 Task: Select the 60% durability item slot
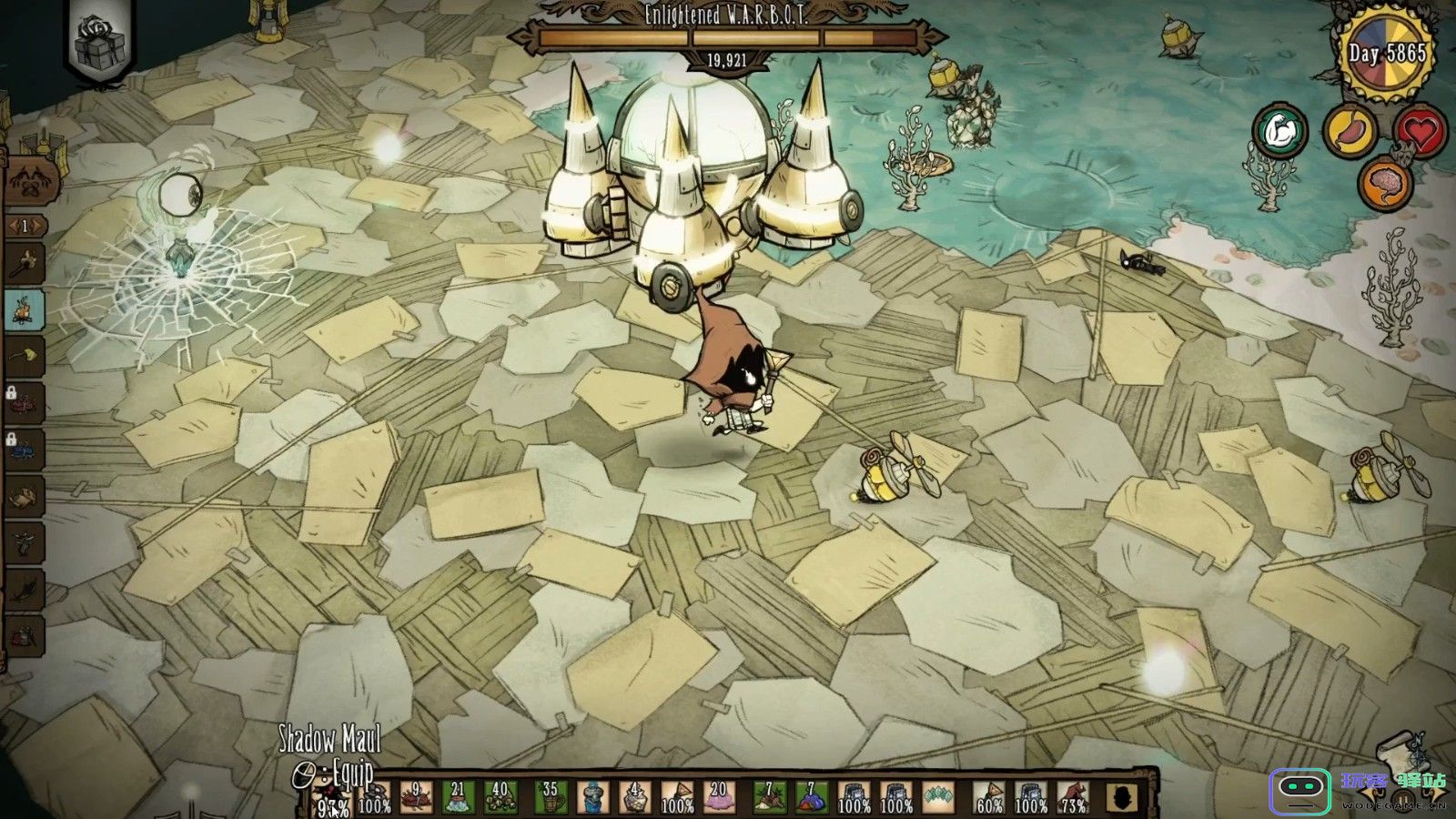[x=988, y=797]
